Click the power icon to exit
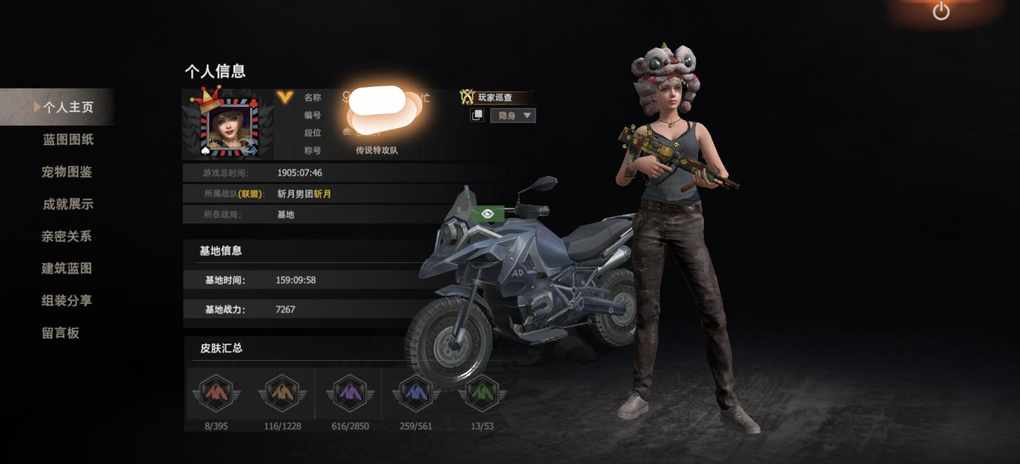The width and height of the screenshot is (1020, 464). 941,12
